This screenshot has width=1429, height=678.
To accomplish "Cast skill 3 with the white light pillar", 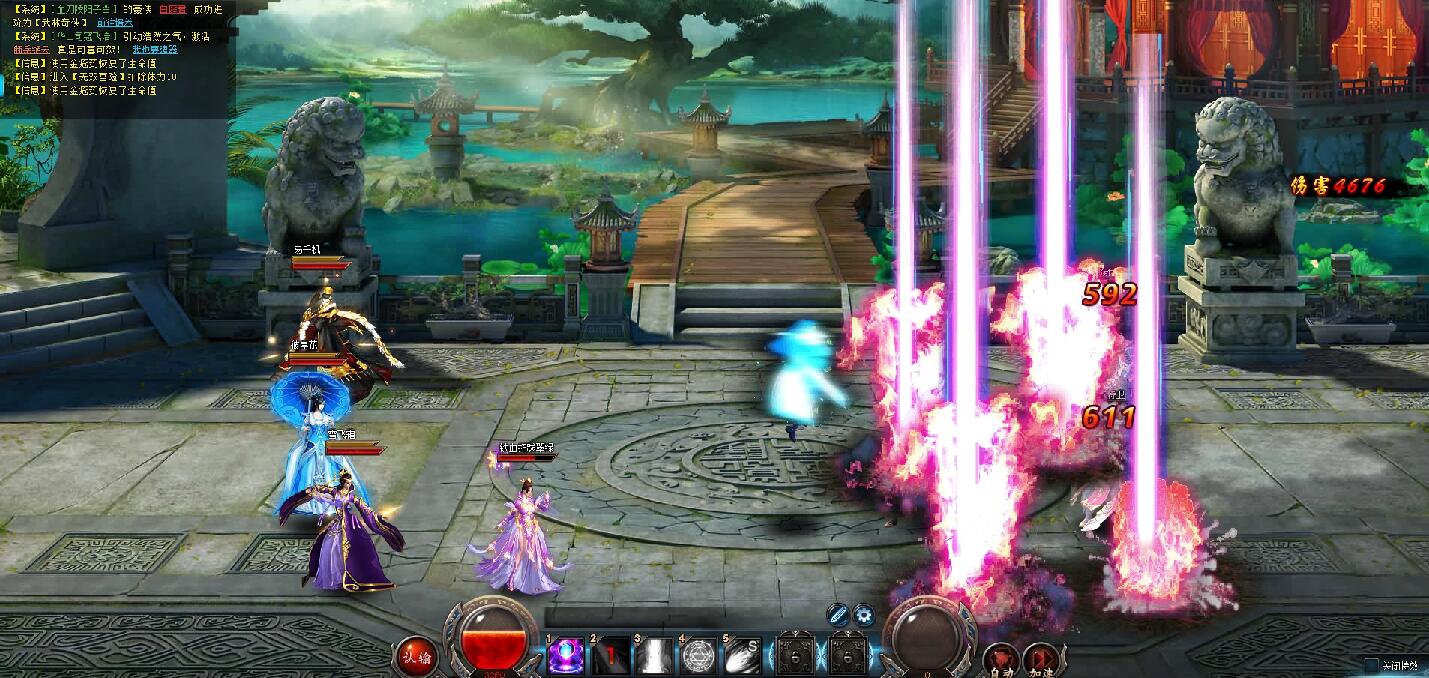I will pos(654,656).
